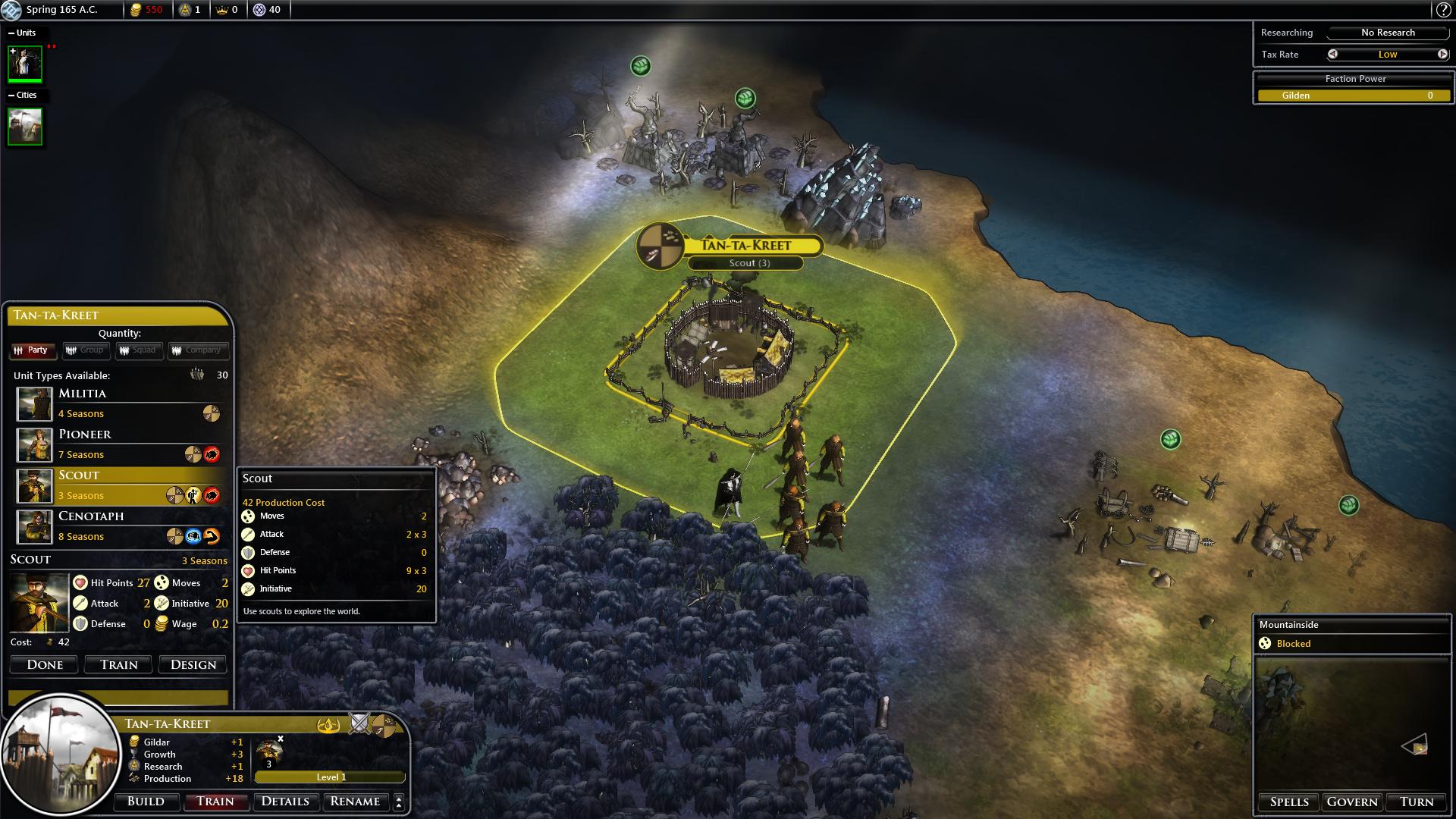
Task: Decrease the tax rate with left arrow
Action: (x=1332, y=55)
